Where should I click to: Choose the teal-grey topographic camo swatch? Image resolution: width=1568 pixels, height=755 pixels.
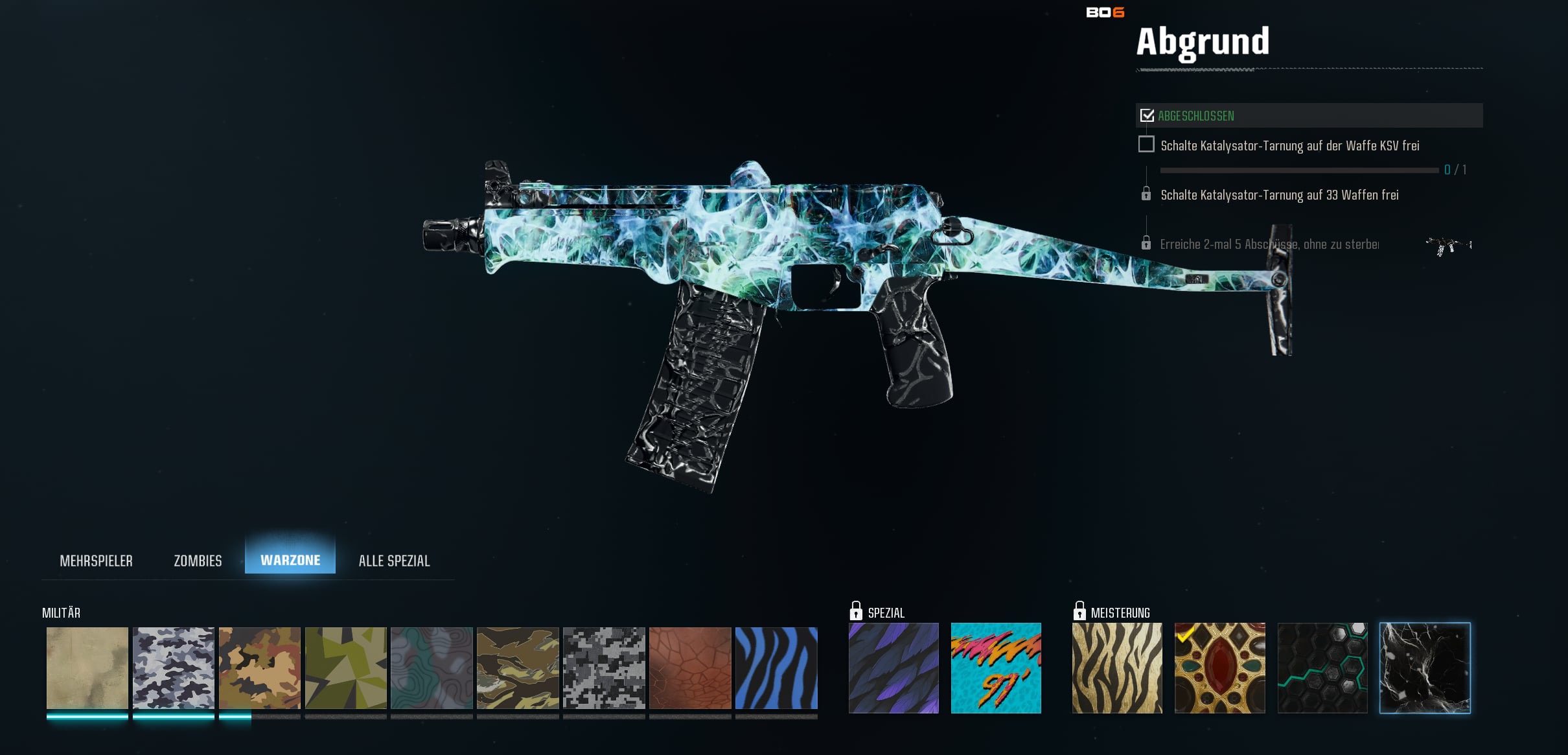click(x=432, y=668)
